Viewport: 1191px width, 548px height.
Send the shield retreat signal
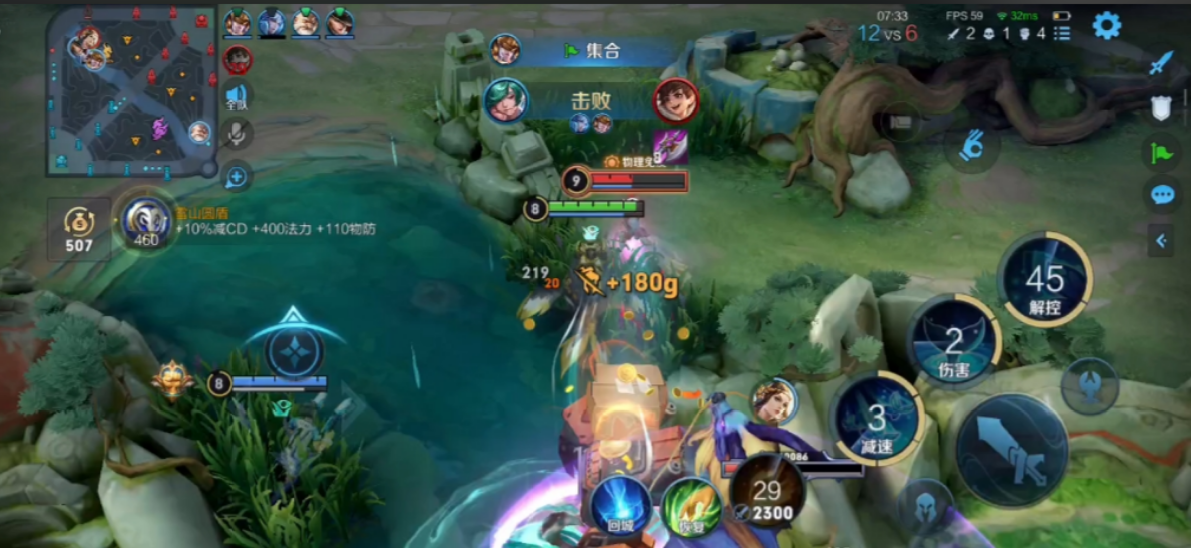[x=1160, y=108]
